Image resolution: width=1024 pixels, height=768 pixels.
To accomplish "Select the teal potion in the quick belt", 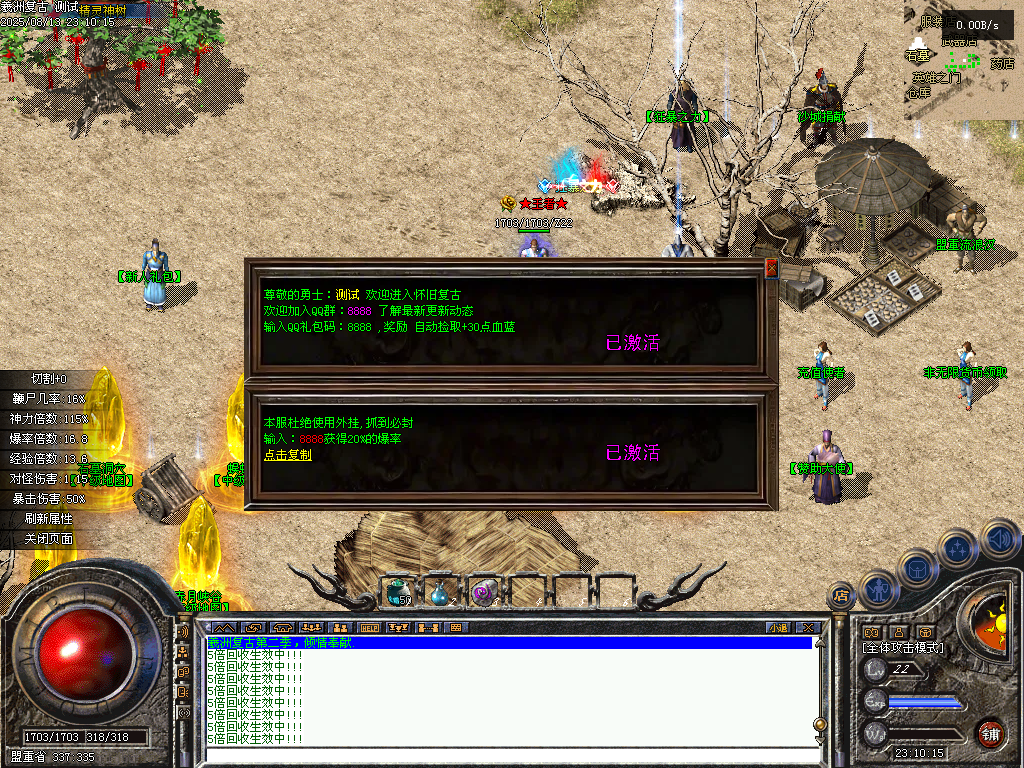I will tap(399, 592).
